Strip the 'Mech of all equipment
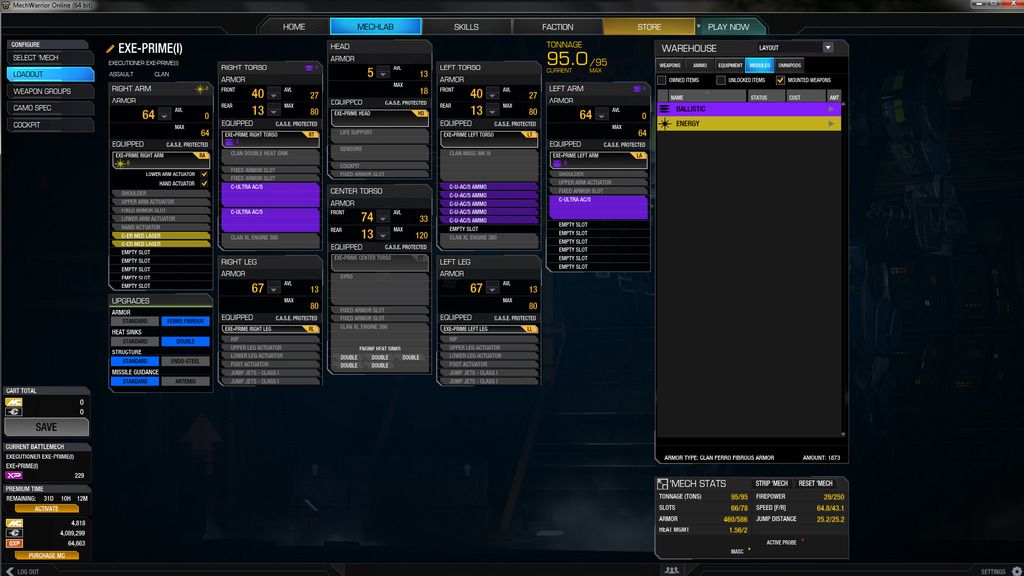The height and width of the screenshot is (576, 1024). pyautogui.click(x=772, y=484)
